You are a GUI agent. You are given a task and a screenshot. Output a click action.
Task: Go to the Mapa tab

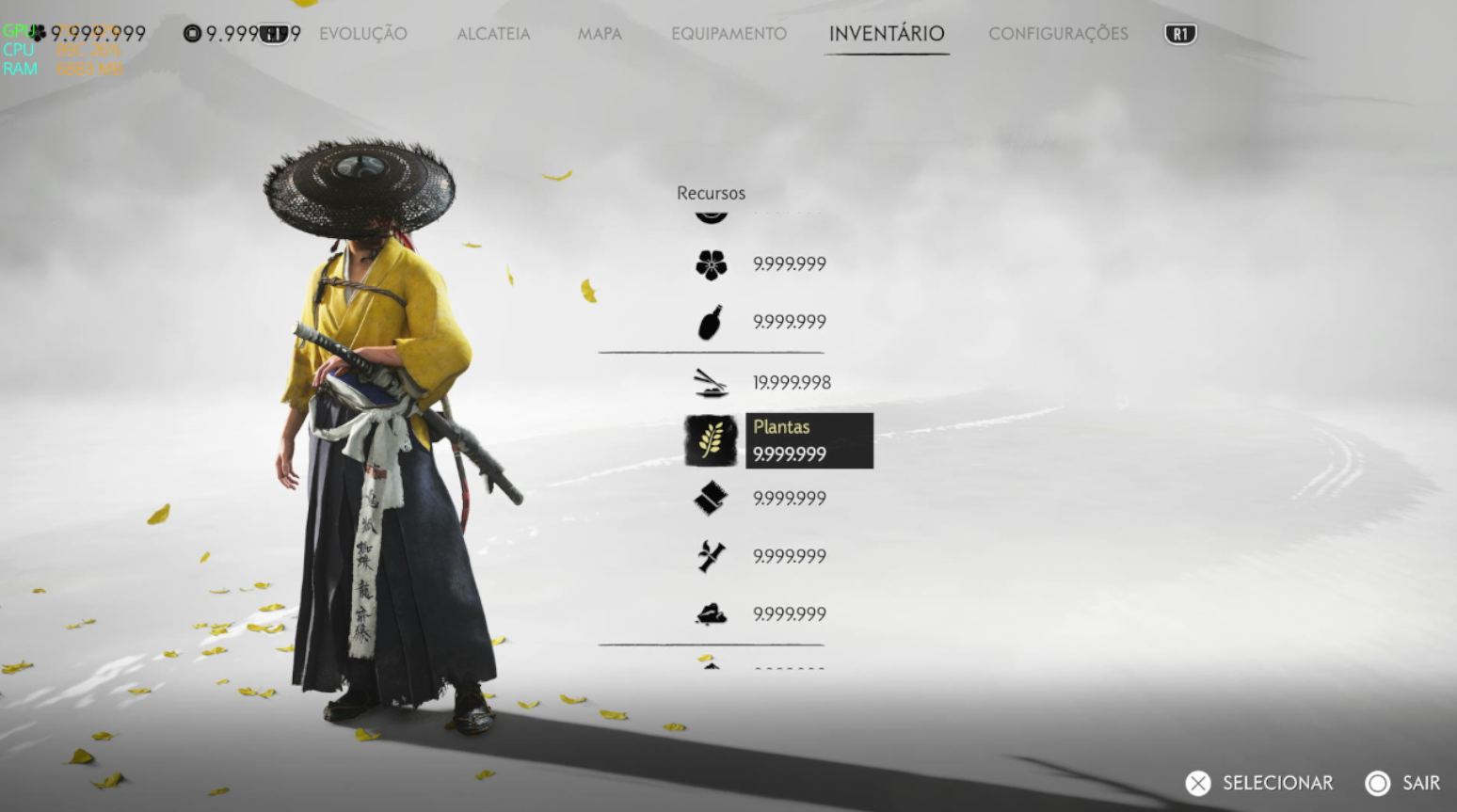pyautogui.click(x=600, y=34)
